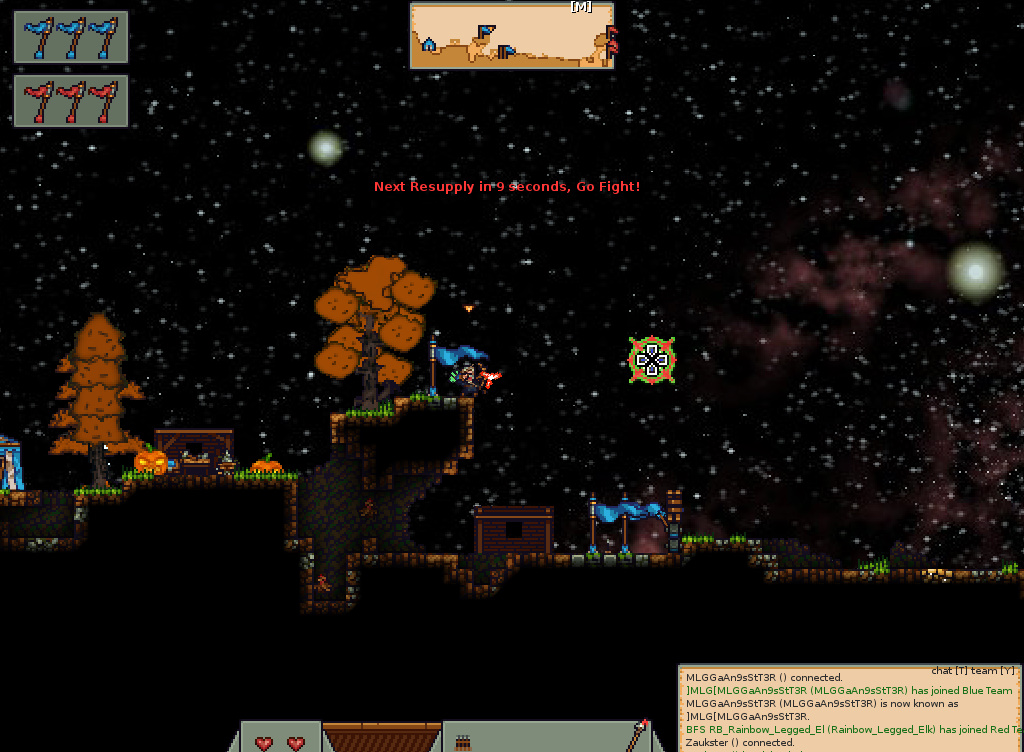Click the minimap at the top

point(511,36)
